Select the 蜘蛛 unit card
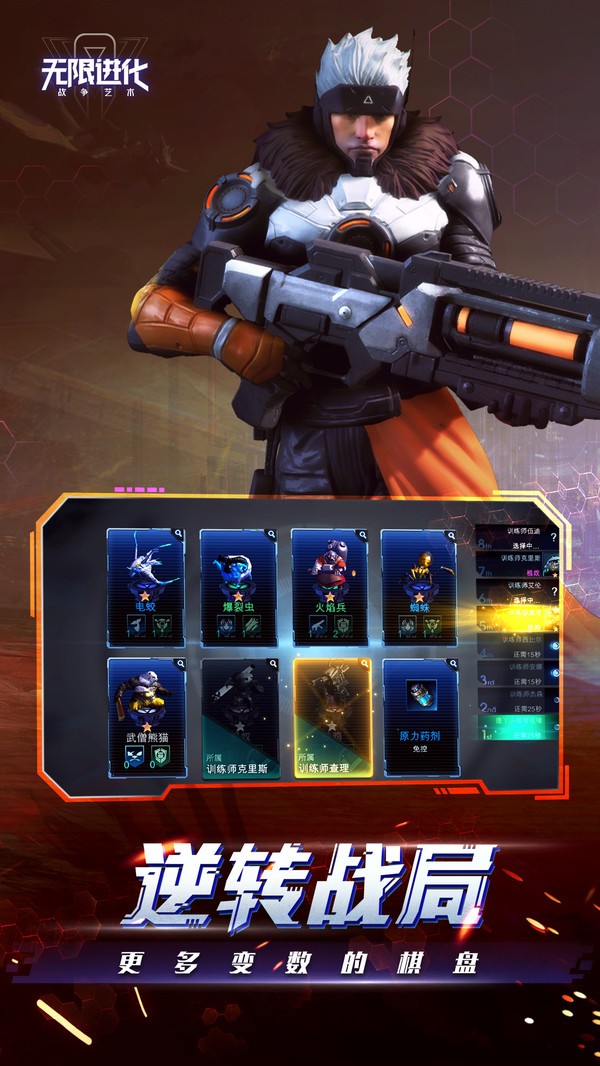This screenshot has height=1066, width=600. click(419, 588)
